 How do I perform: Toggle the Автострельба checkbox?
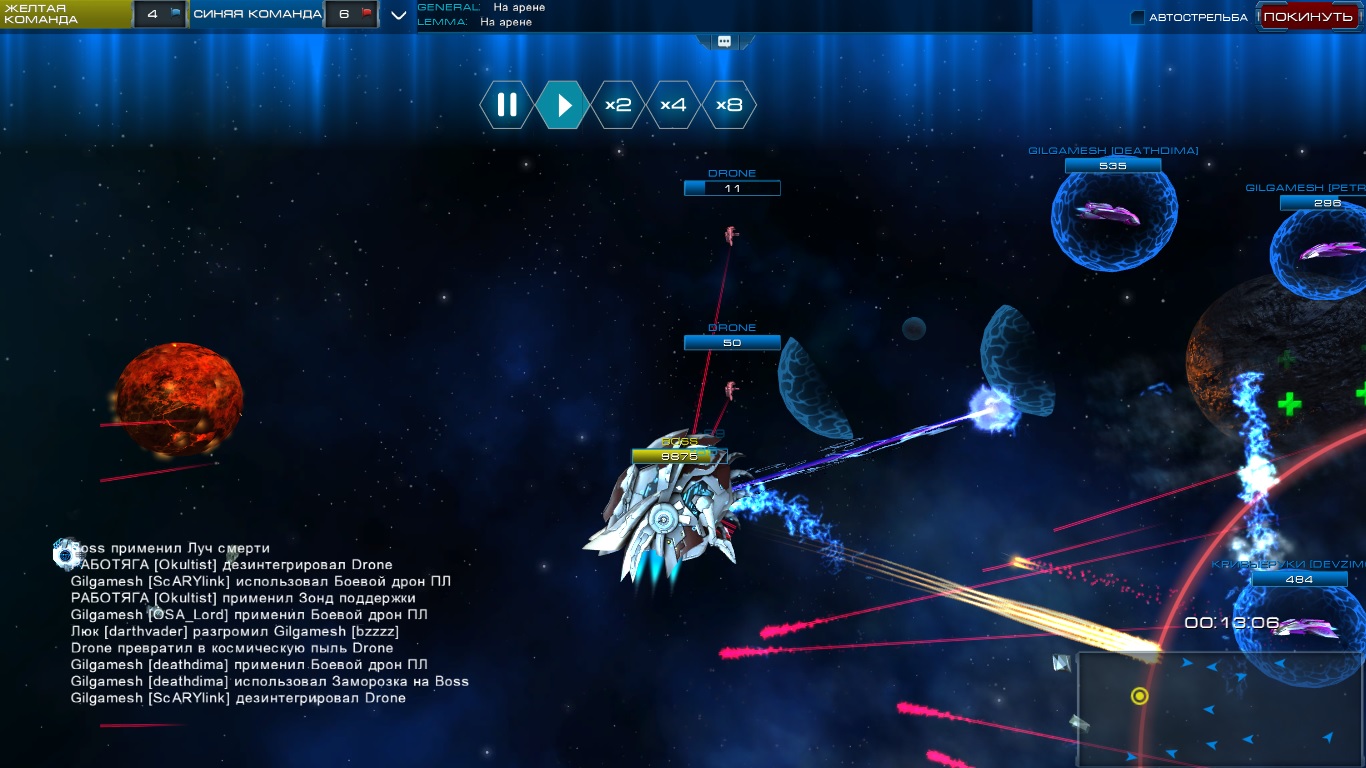pyautogui.click(x=1138, y=17)
